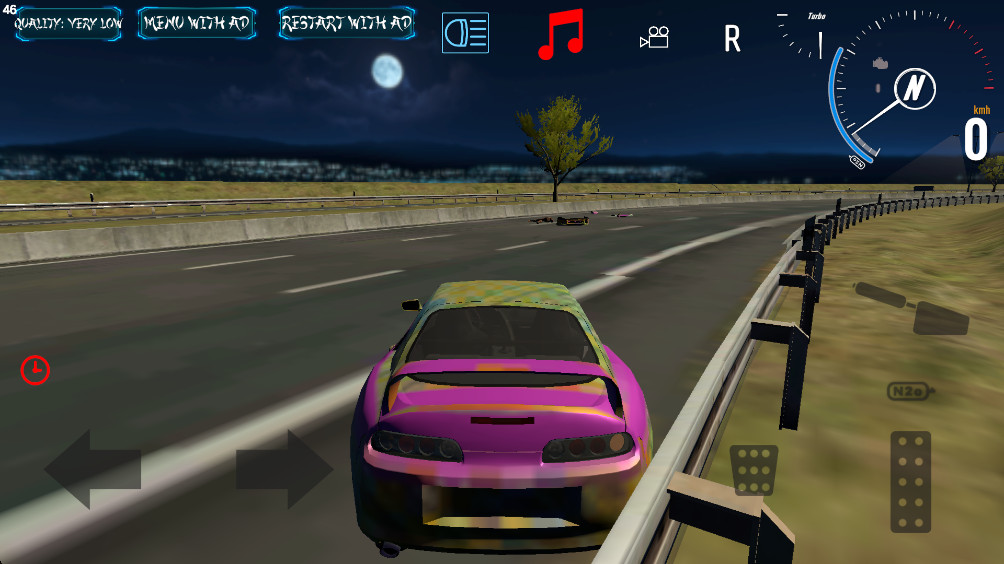The height and width of the screenshot is (564, 1004).
Task: Click the red clock icon
Action: (35, 370)
